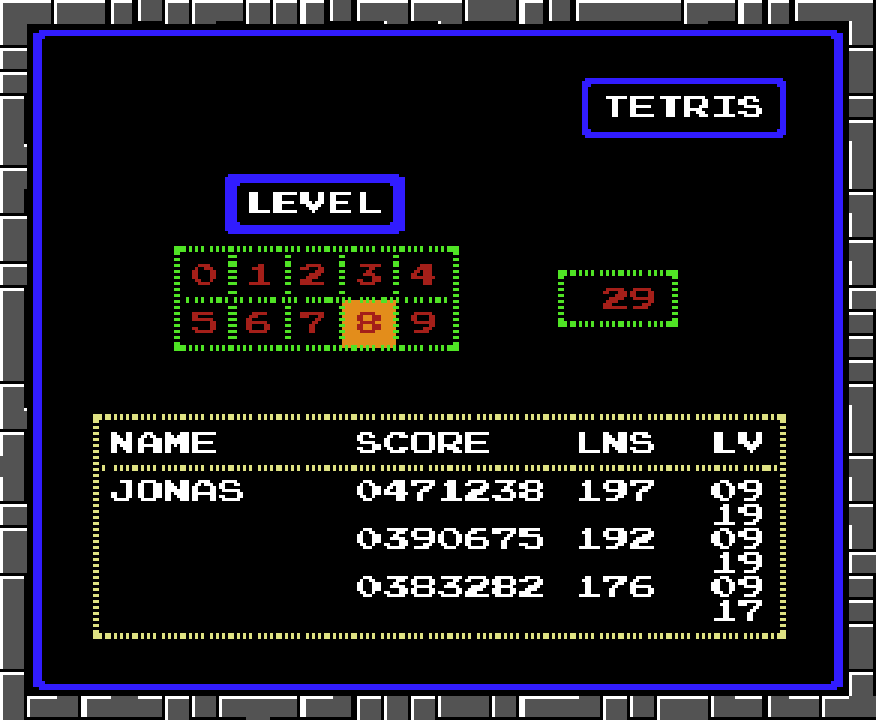Select level 3 tile

click(368, 274)
